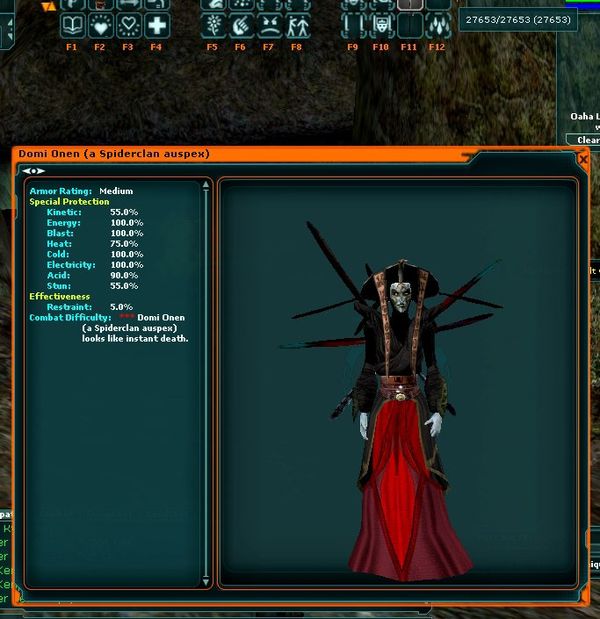Click the 'Clear' button at the right edge
Image resolution: width=600 pixels, height=619 pixels.
click(587, 141)
